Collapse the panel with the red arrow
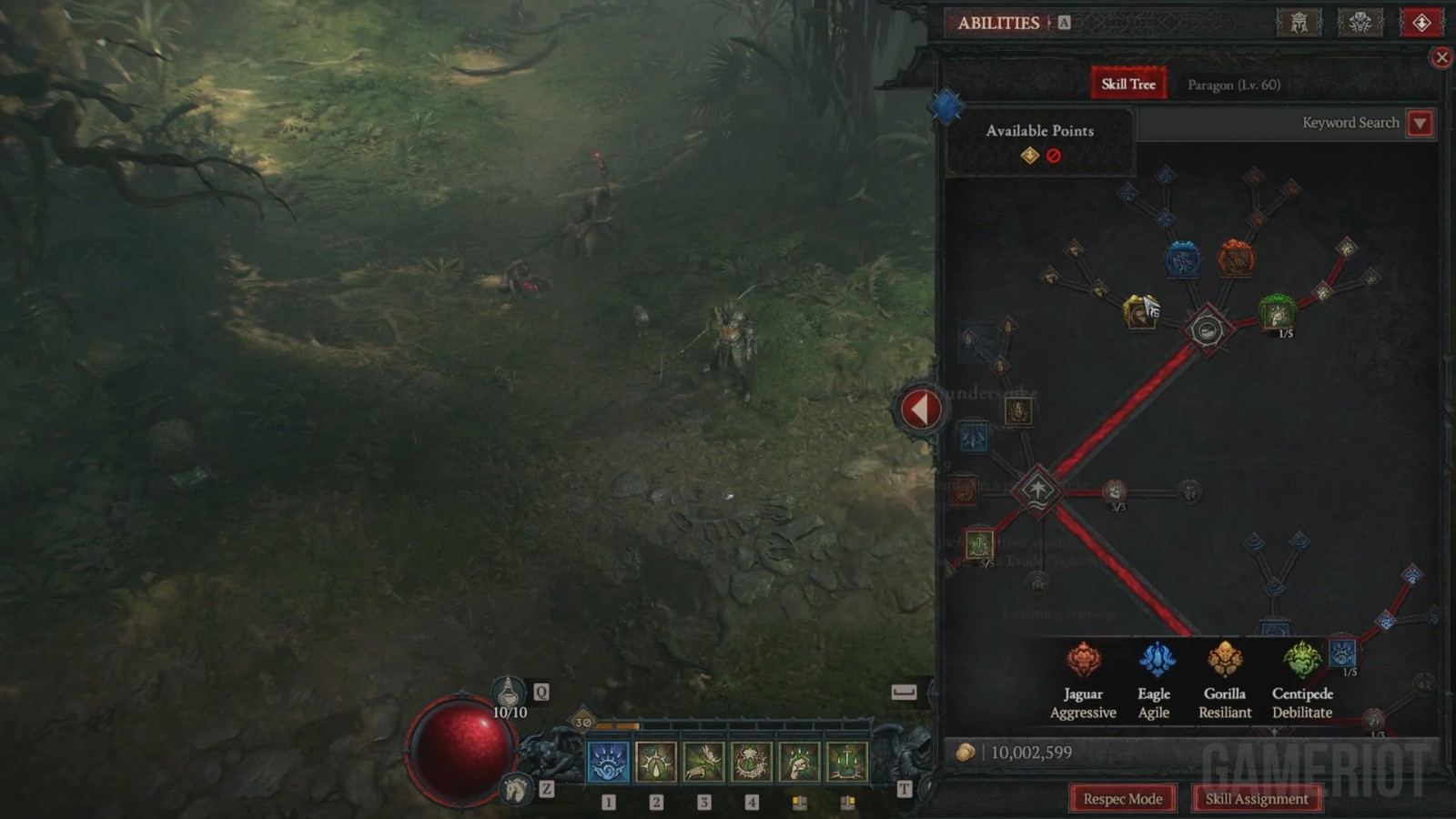The width and height of the screenshot is (1456, 819). [x=920, y=409]
